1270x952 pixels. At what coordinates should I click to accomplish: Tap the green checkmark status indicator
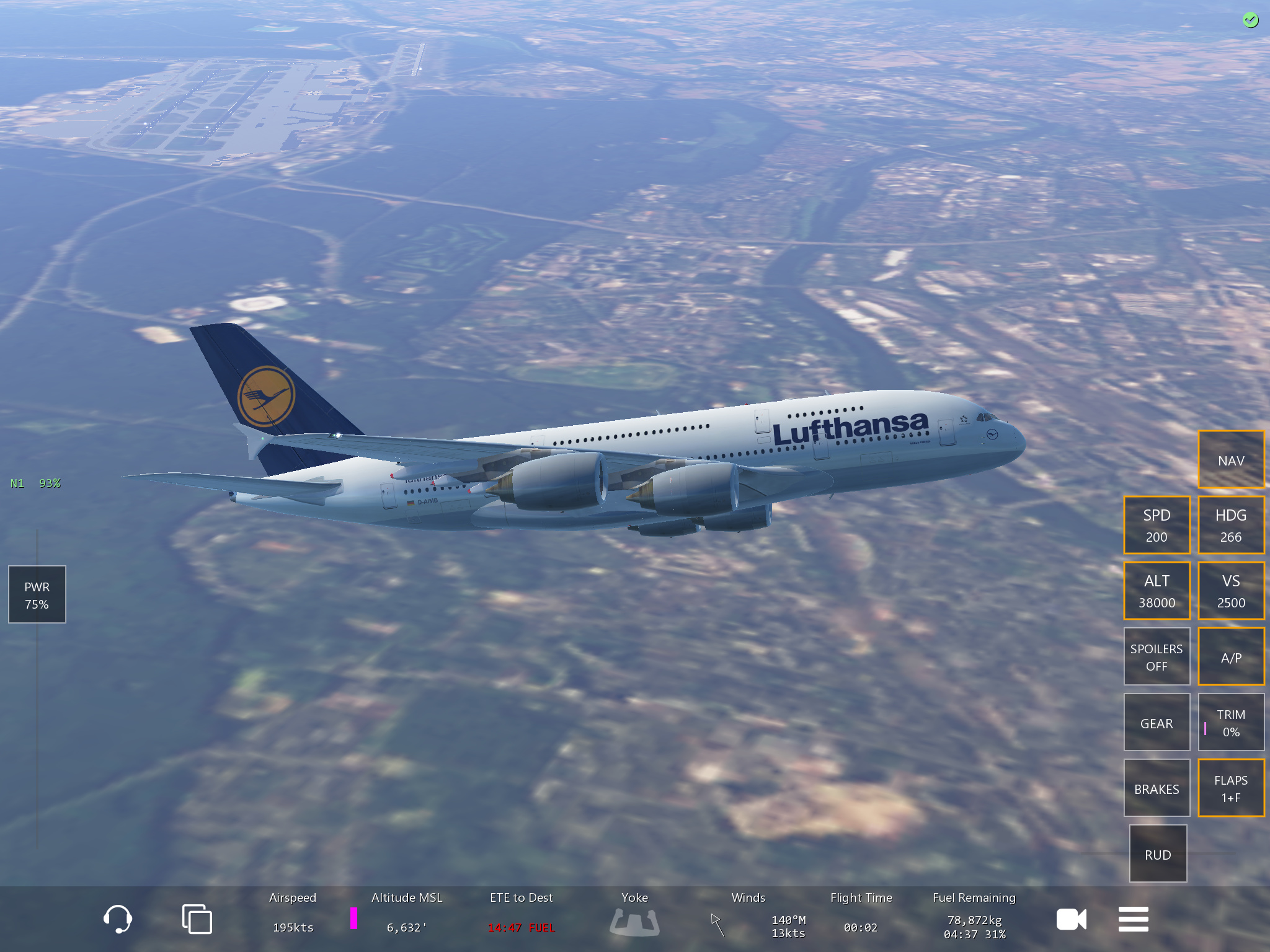1250,20
